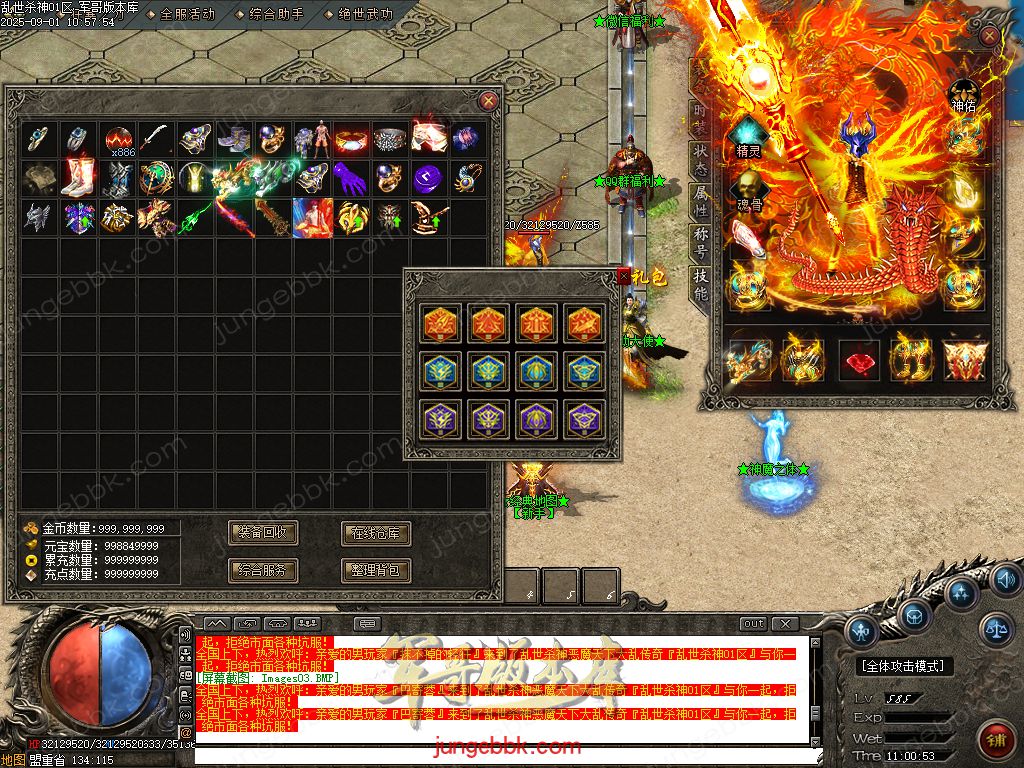Open the round 铺 shop button
Viewport: 1024px width, 768px height.
996,741
